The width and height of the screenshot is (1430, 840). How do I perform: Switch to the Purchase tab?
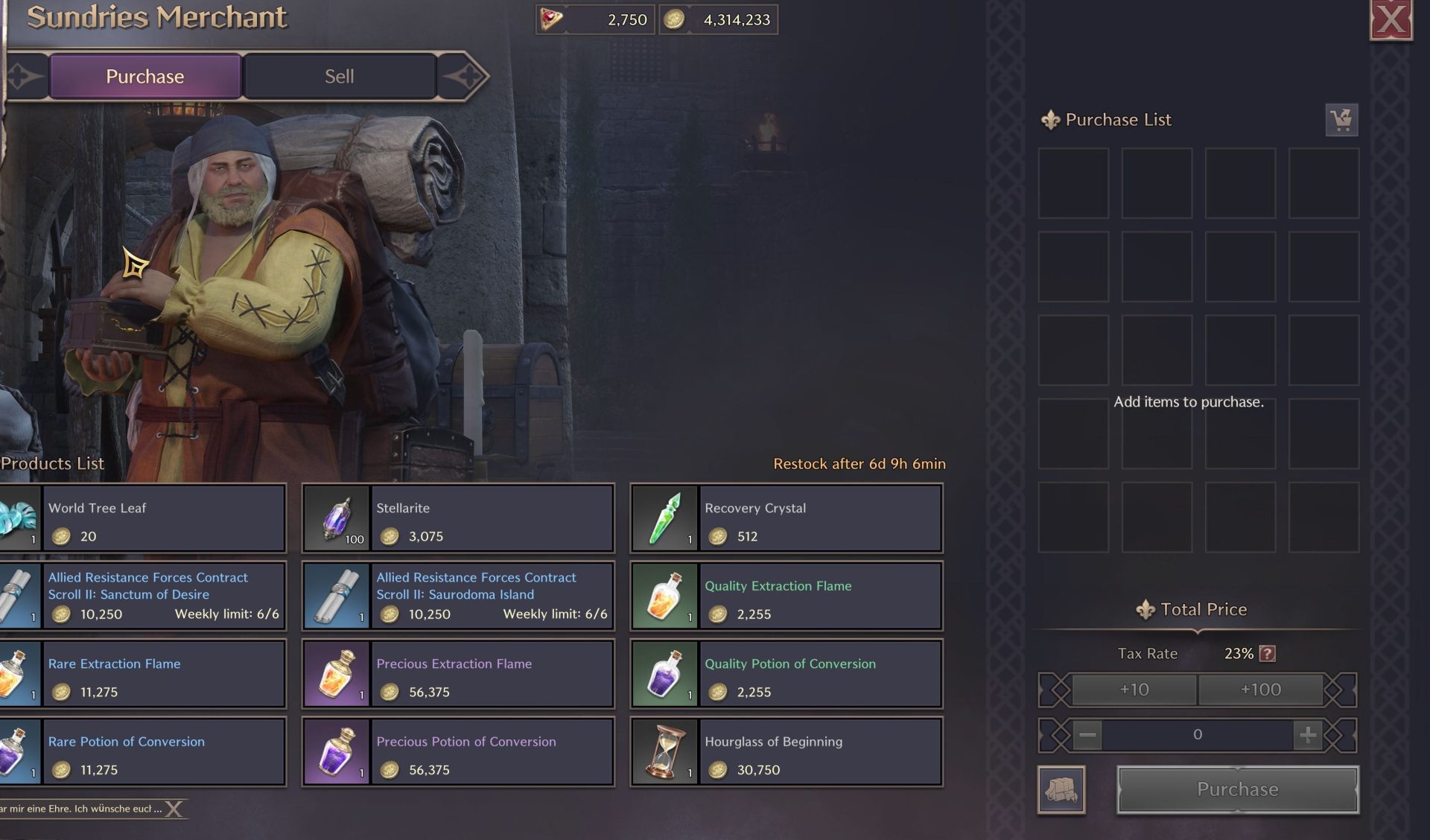pyautogui.click(x=144, y=75)
